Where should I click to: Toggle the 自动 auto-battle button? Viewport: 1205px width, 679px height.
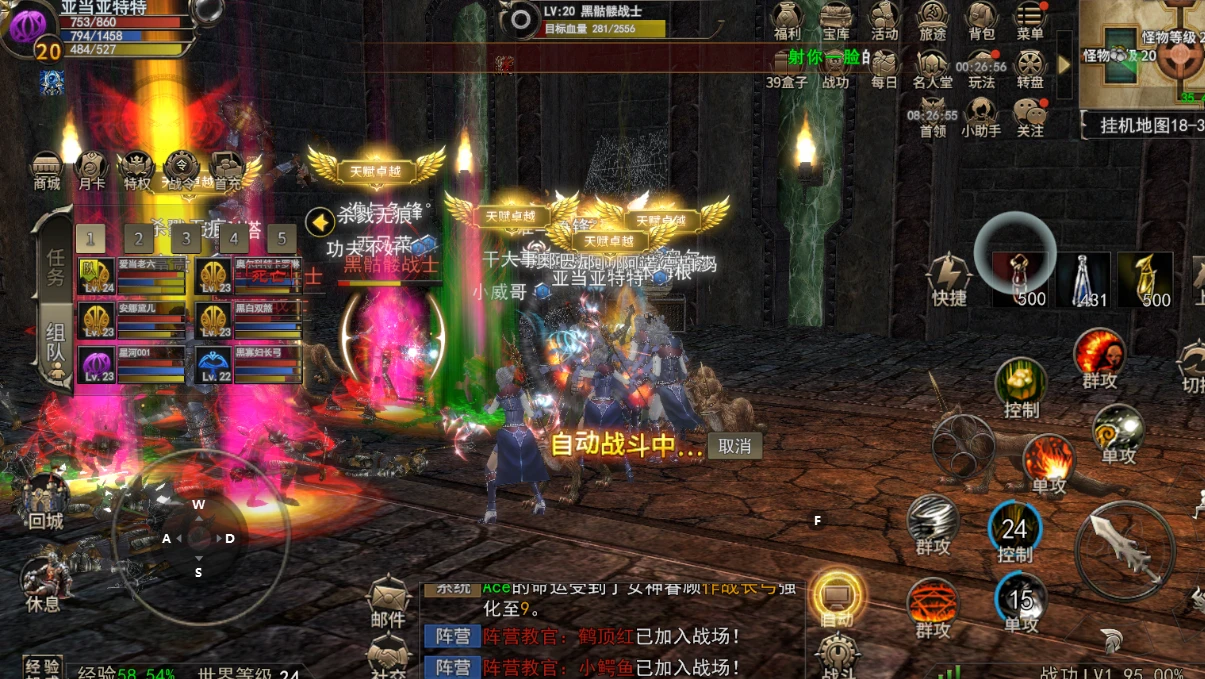pyautogui.click(x=837, y=600)
